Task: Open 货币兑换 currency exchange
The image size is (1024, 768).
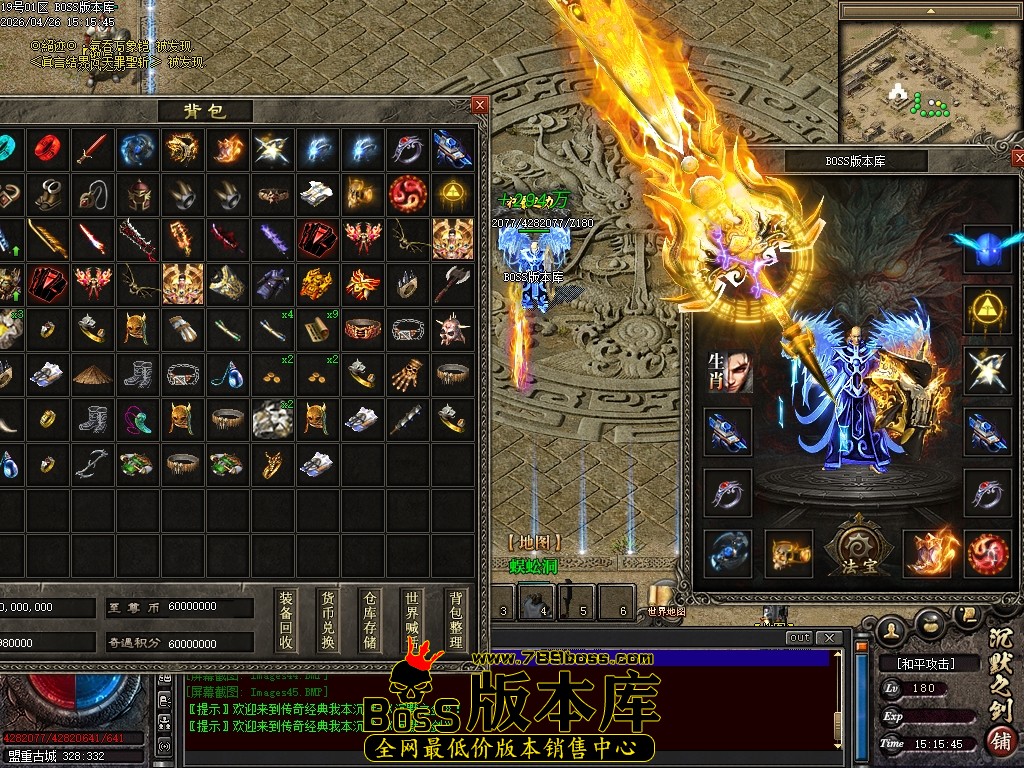Action: click(x=328, y=620)
